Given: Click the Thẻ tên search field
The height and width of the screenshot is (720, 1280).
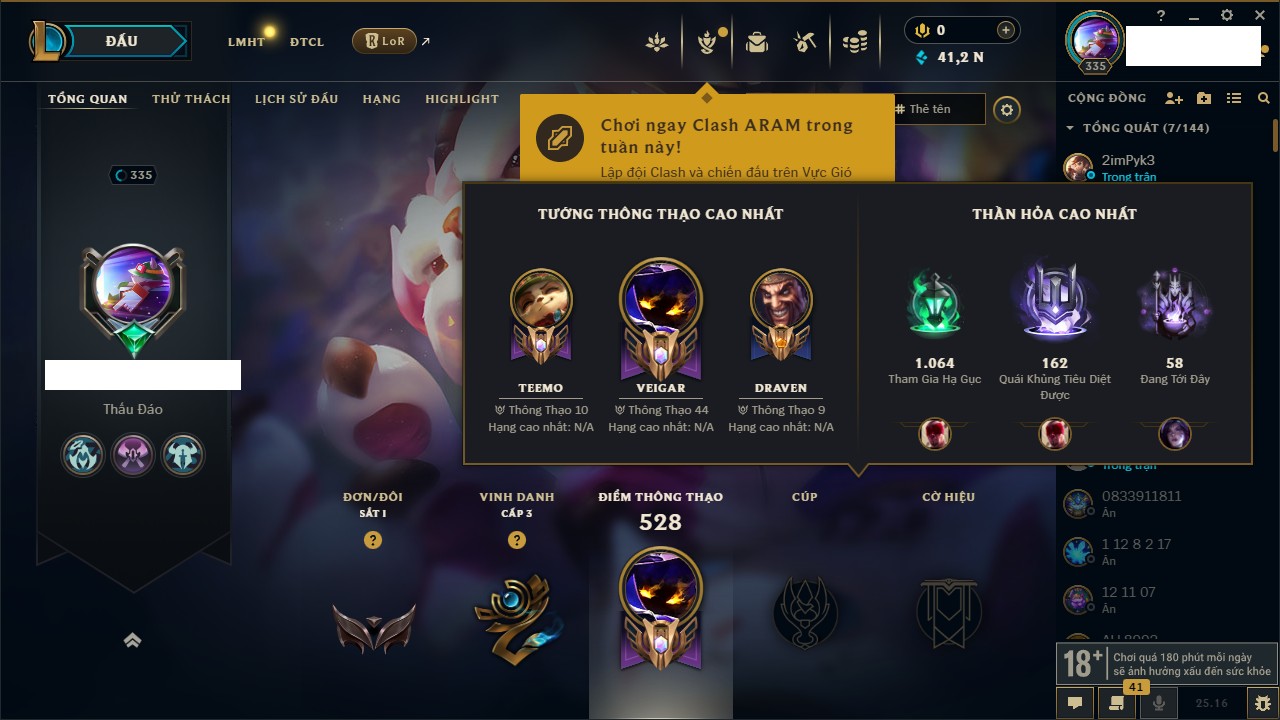Looking at the screenshot, I should coord(940,109).
